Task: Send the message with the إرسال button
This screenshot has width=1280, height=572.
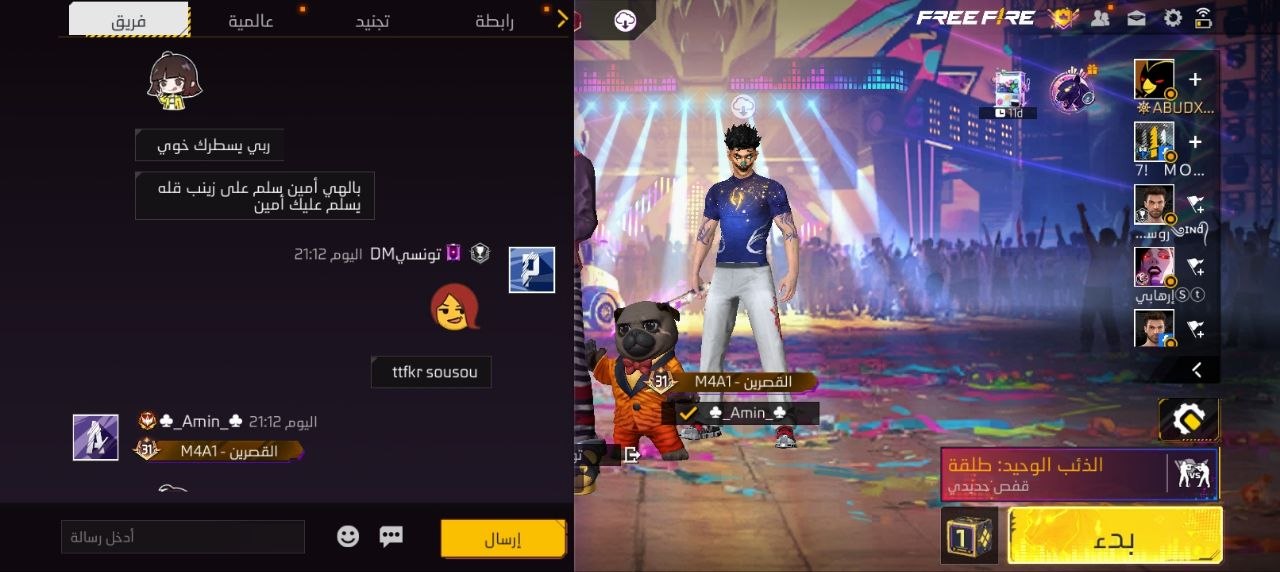Action: (503, 538)
